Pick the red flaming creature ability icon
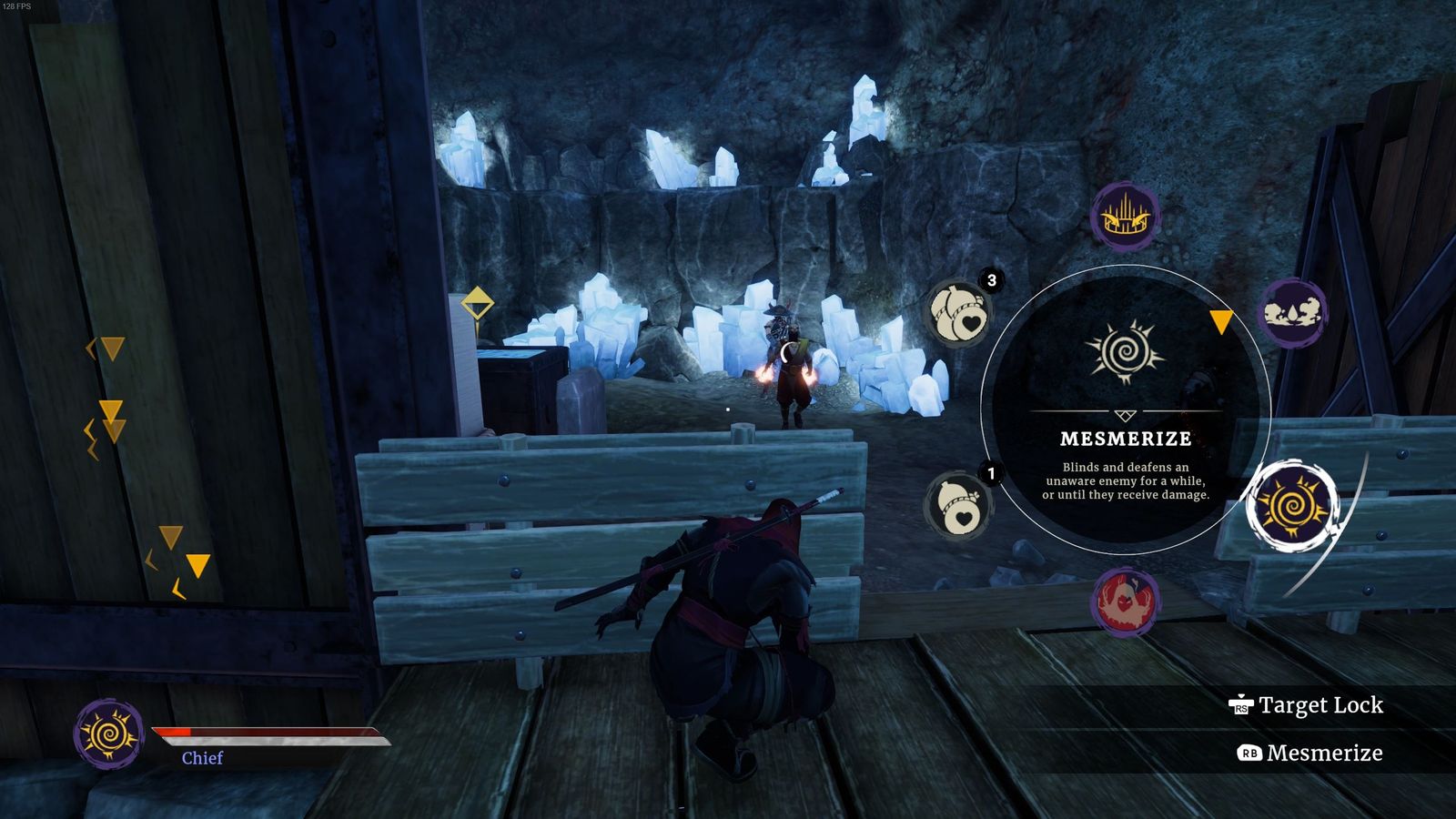Image resolution: width=1456 pixels, height=819 pixels. [x=1125, y=602]
